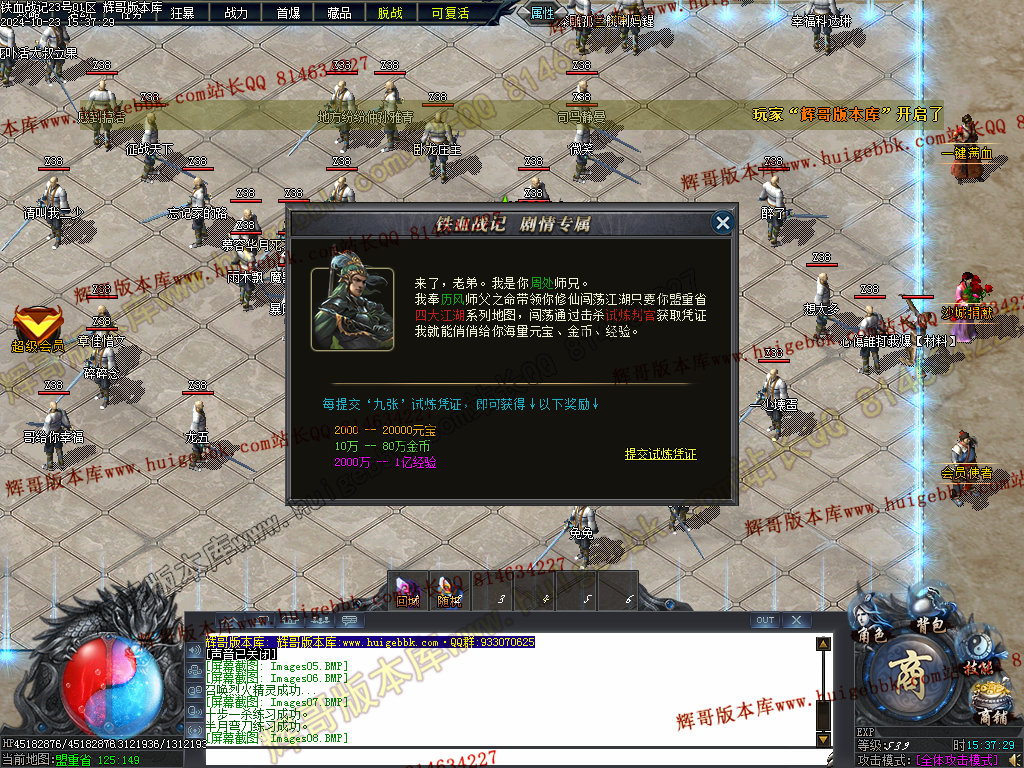Click the 可复活 button
Image resolution: width=1024 pixels, height=768 pixels.
click(x=450, y=13)
